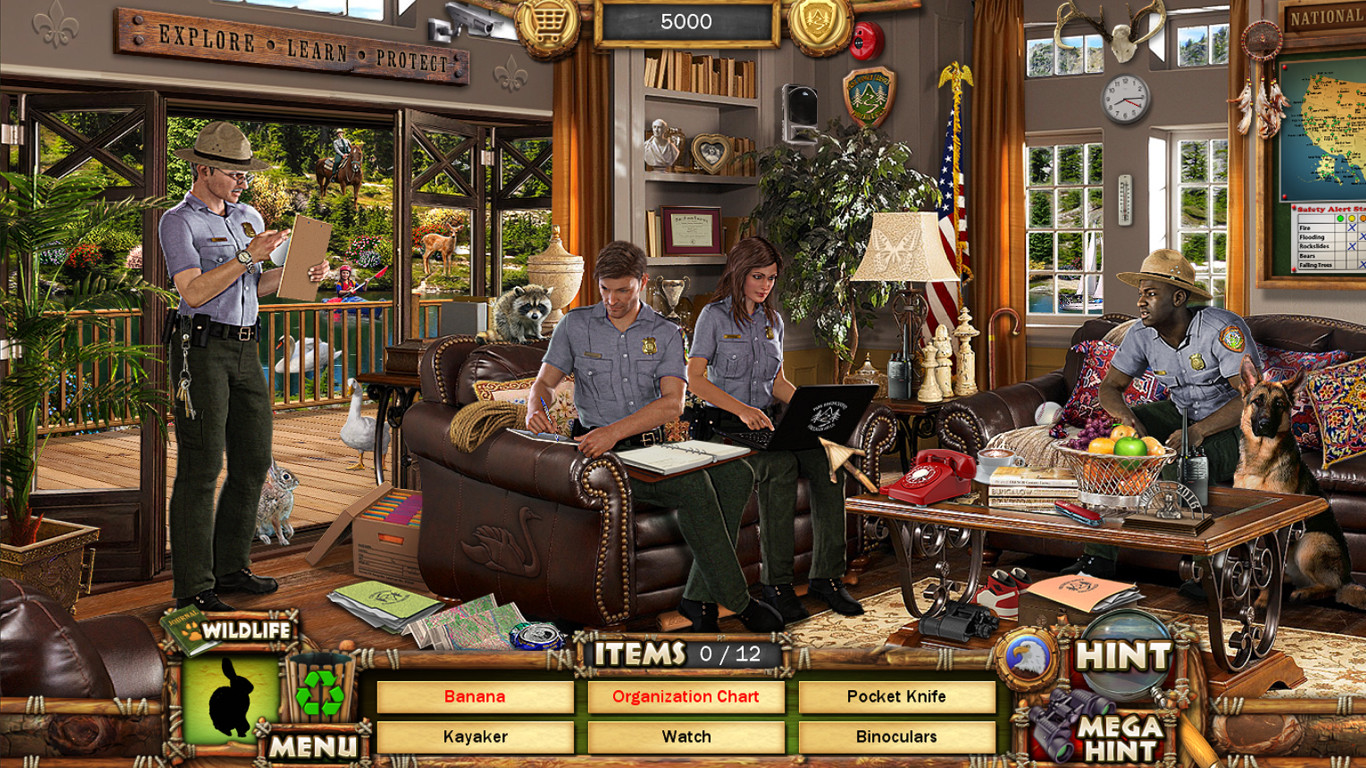Select 'Banana' in the items list
This screenshot has width=1366, height=768.
coord(475,697)
